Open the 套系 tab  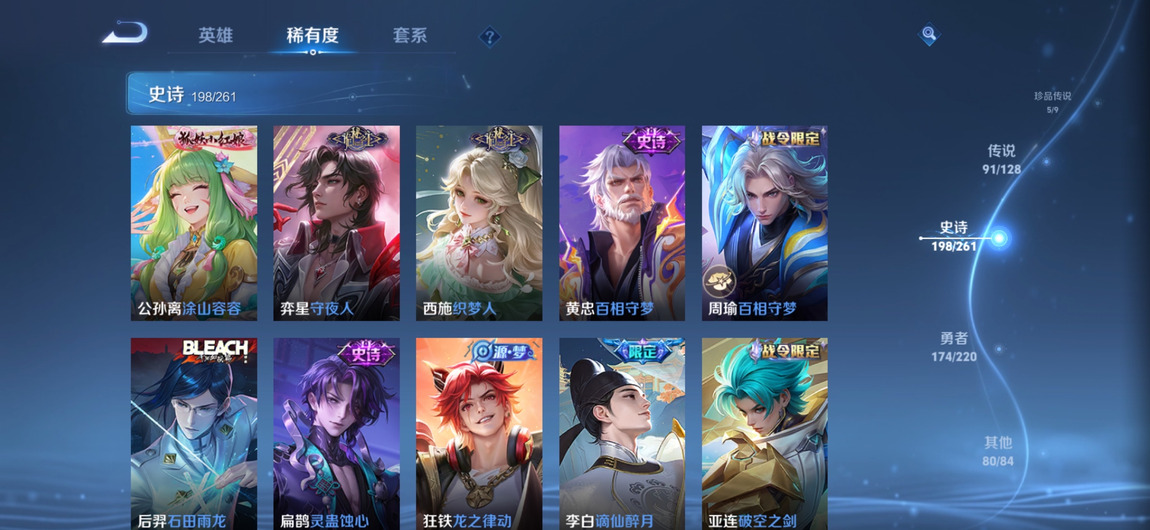click(x=410, y=35)
